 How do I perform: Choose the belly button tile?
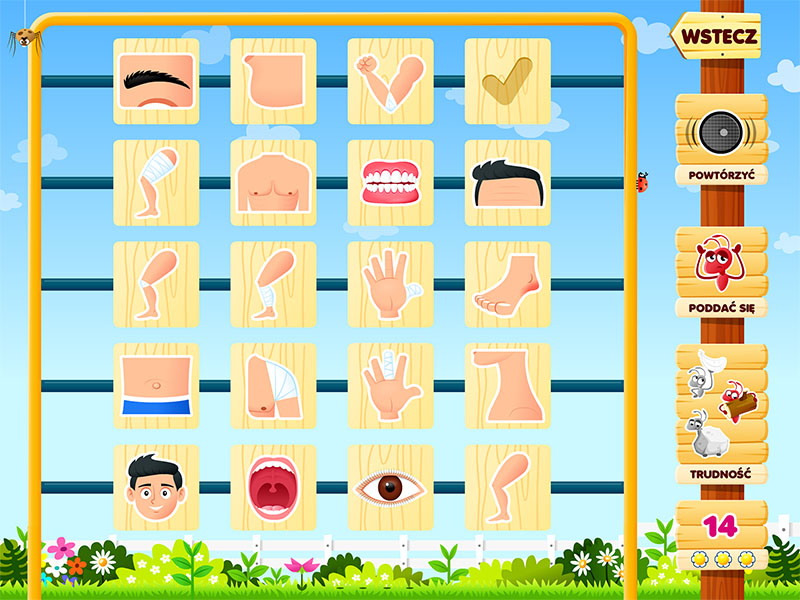[x=156, y=385]
